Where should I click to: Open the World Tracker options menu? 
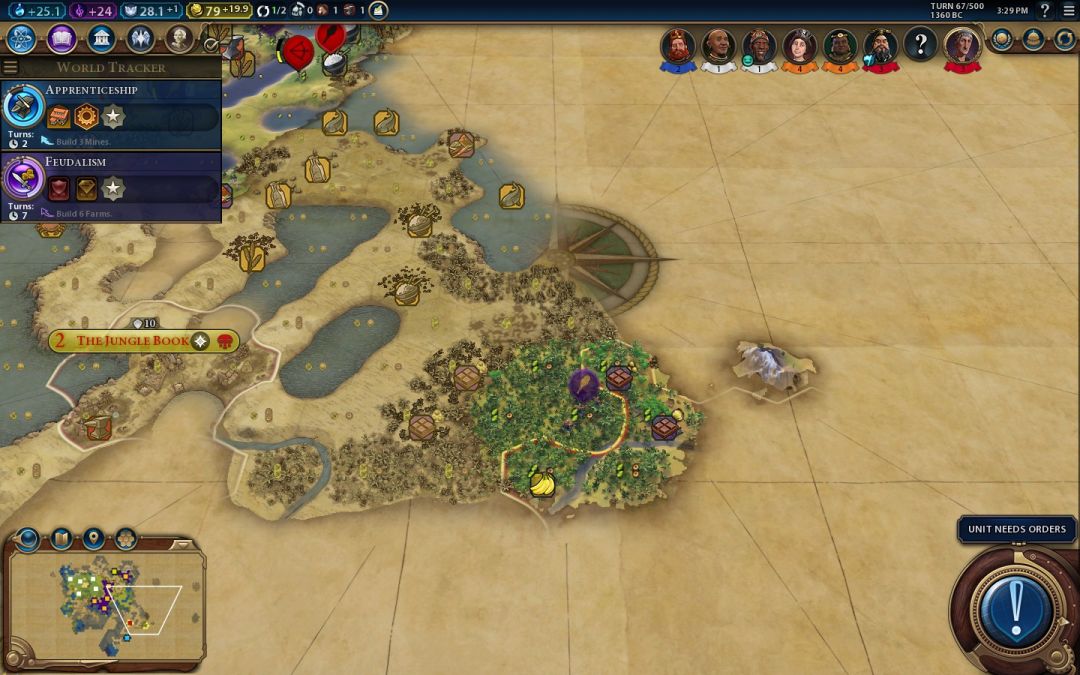click(x=11, y=67)
